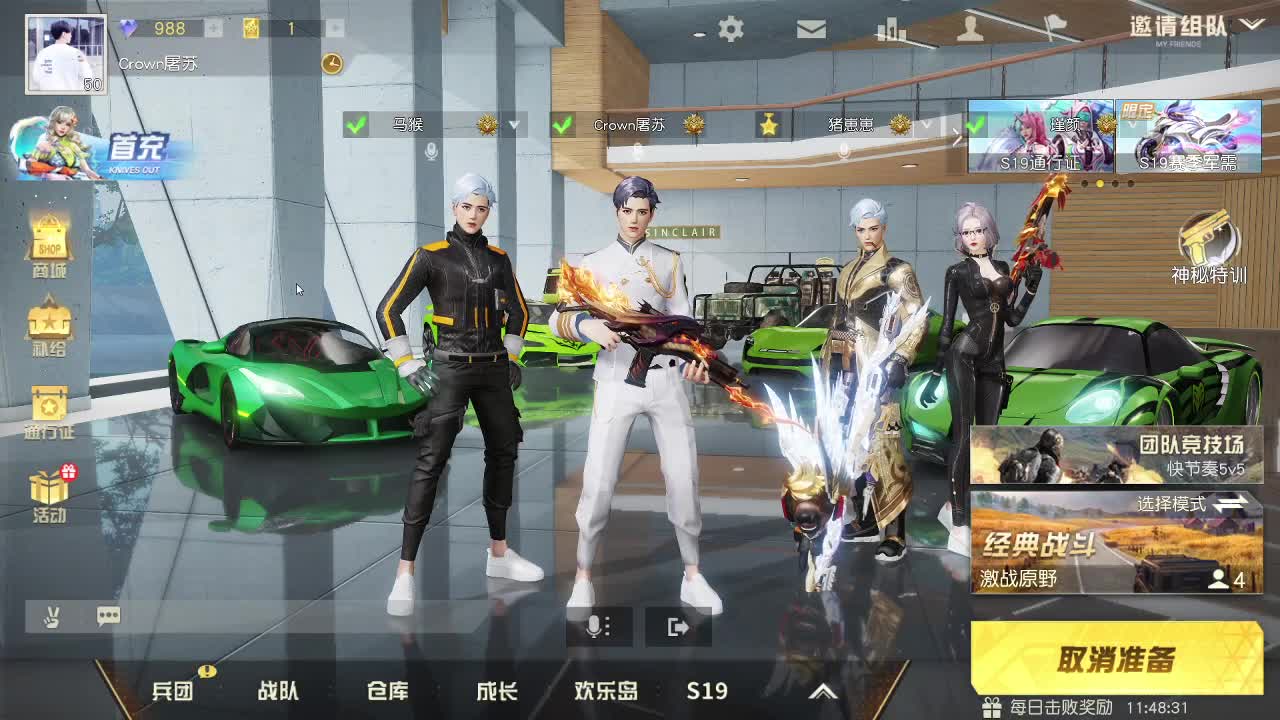The width and height of the screenshot is (1280, 720).
Task: Toggle the voice microphone at bottom center
Action: tap(598, 625)
